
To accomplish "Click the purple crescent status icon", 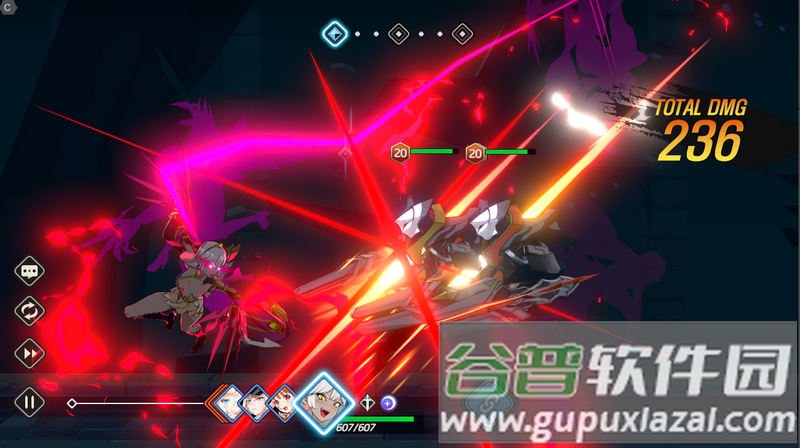I will (x=388, y=402).
